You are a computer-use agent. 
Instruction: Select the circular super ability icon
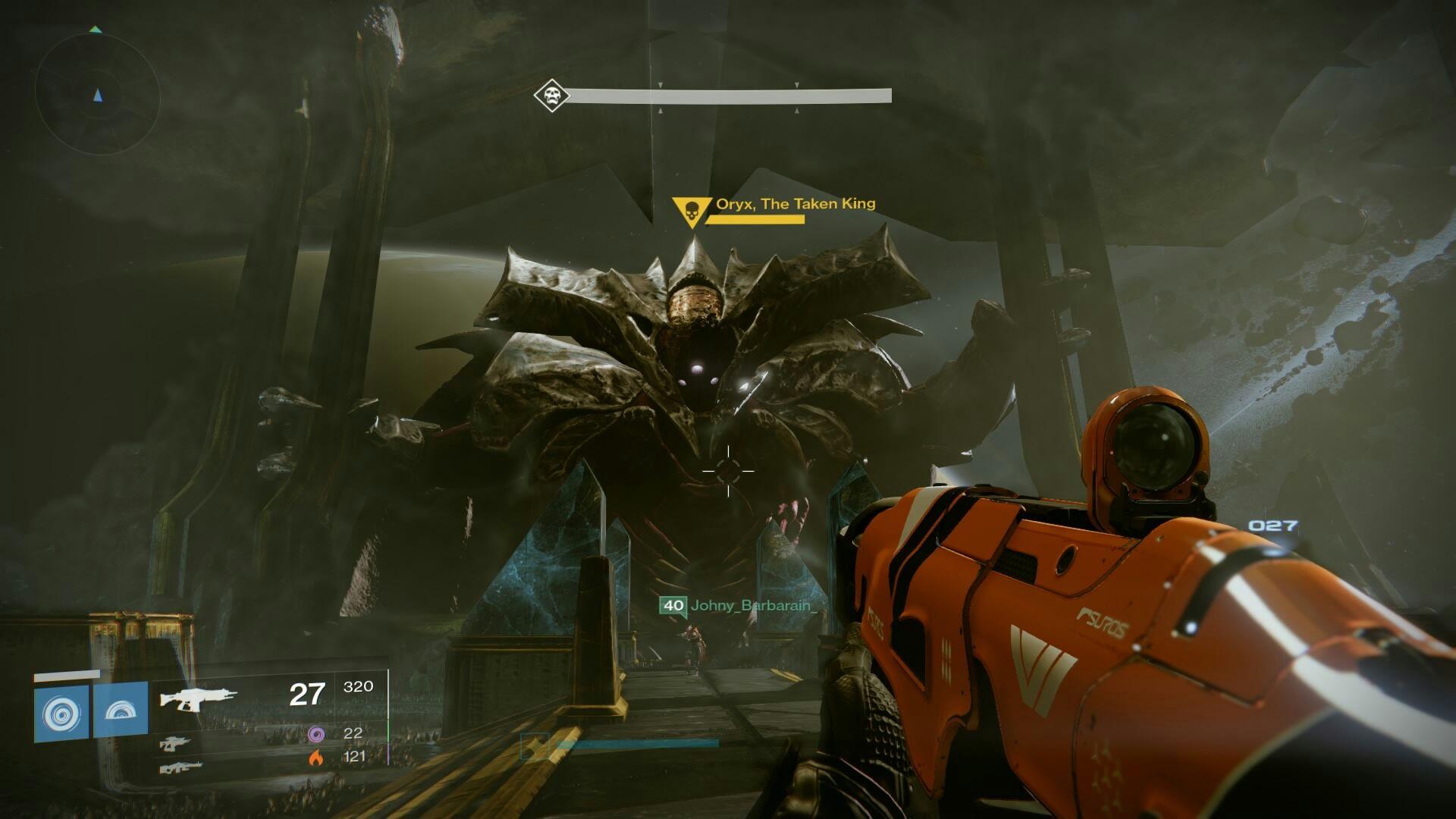[62, 713]
